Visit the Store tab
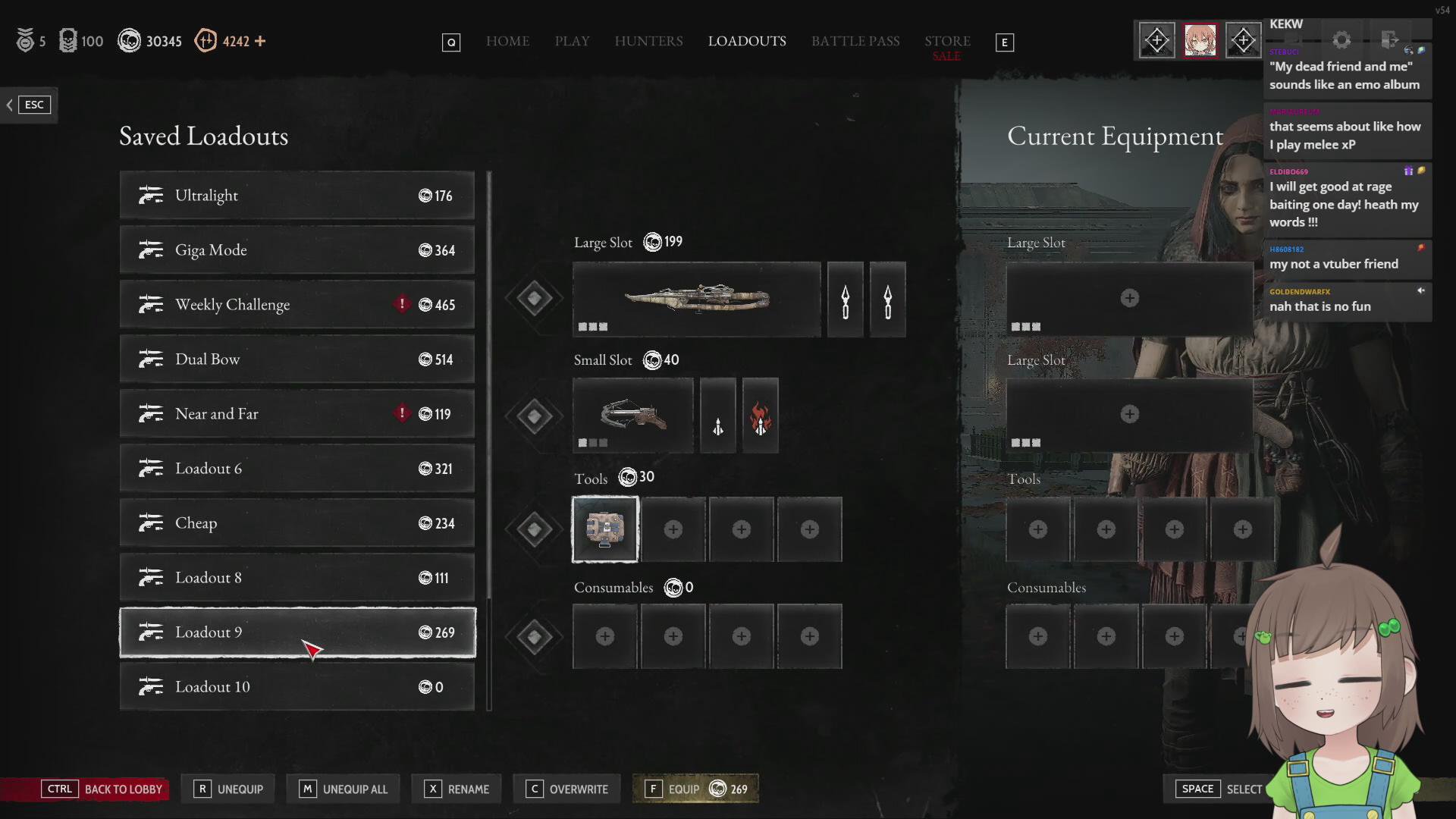This screenshot has height=819, width=1456. click(947, 41)
